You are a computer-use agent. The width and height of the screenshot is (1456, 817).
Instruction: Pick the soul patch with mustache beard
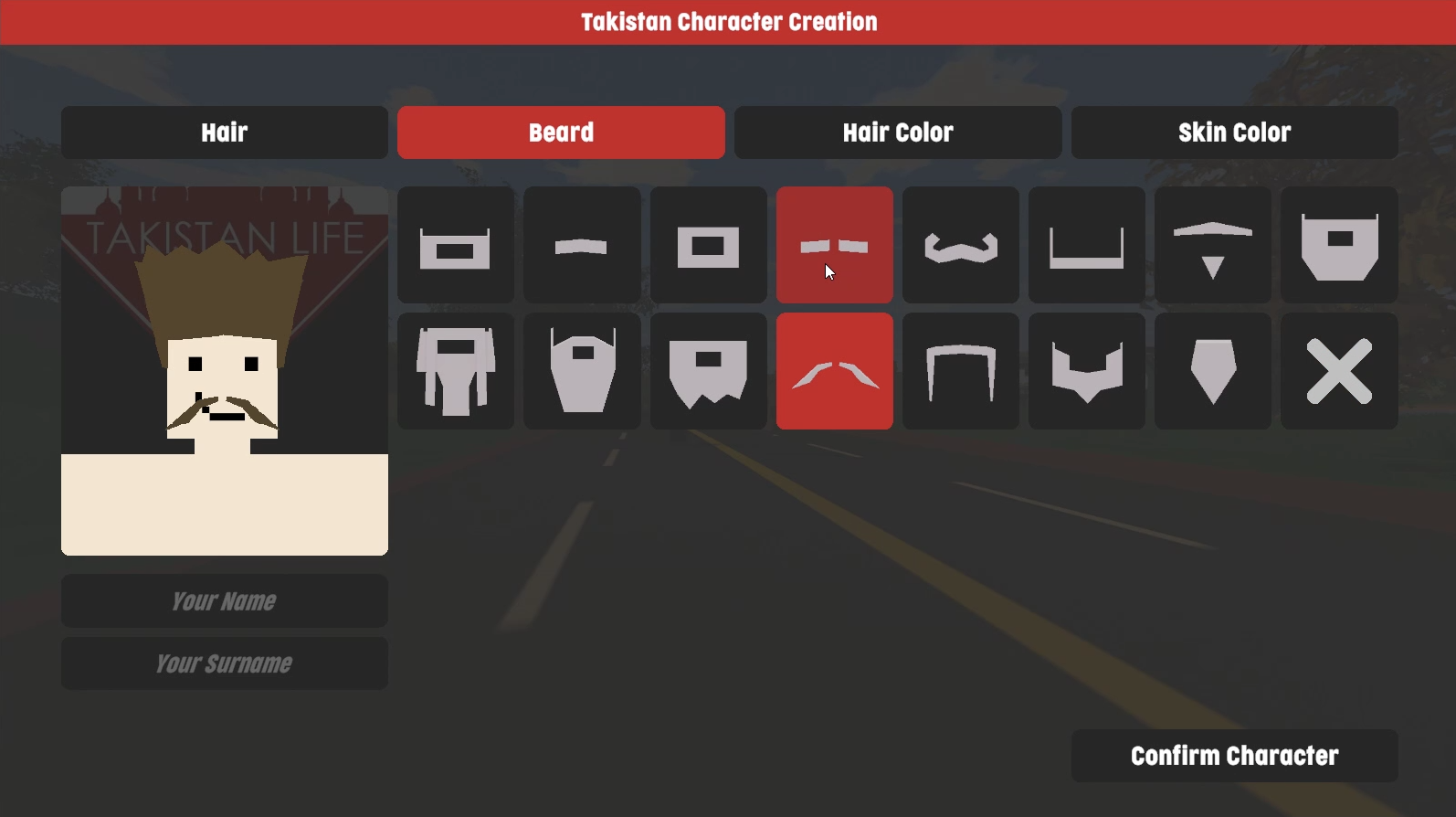pos(1212,244)
